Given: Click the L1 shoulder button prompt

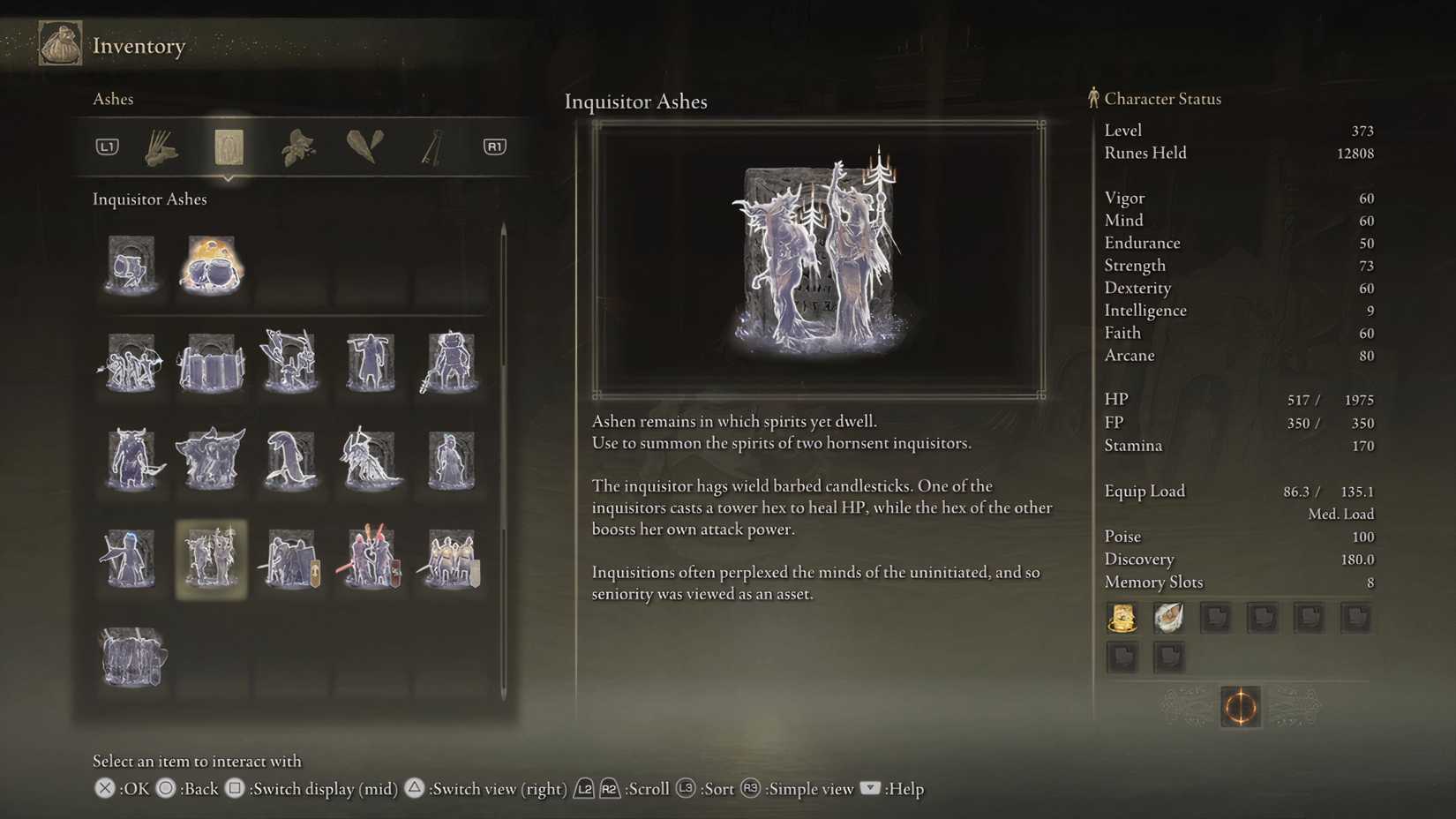Looking at the screenshot, I should click(106, 147).
